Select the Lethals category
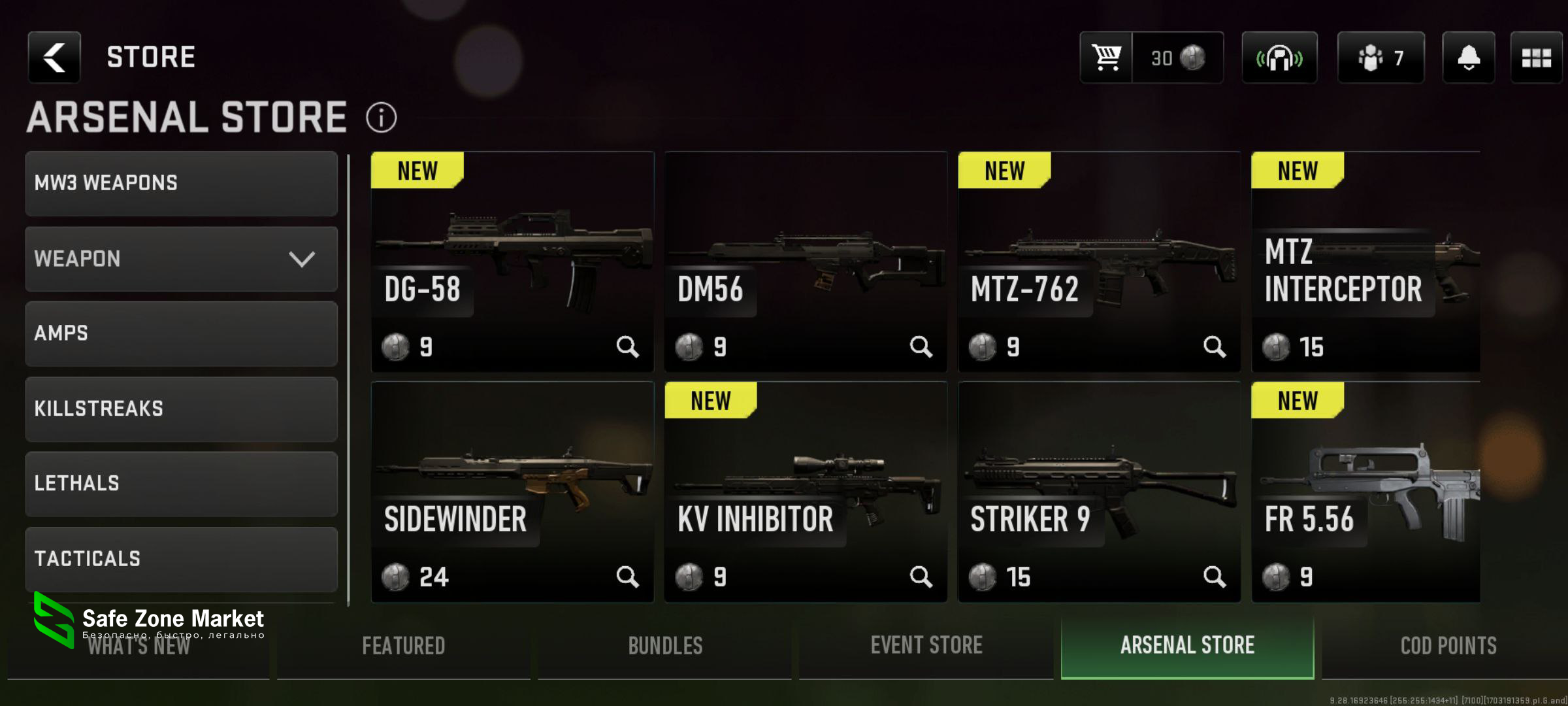Screen dimensions: 1568x706 point(181,484)
